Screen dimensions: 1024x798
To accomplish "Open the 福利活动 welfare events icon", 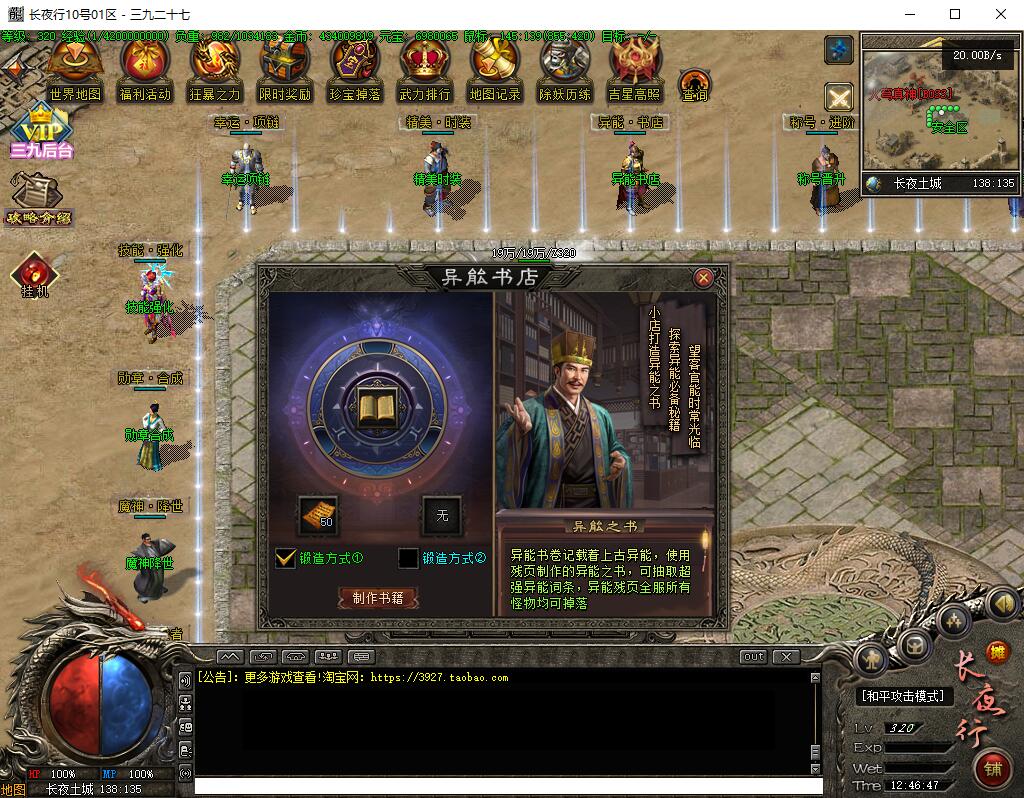I will [x=144, y=68].
